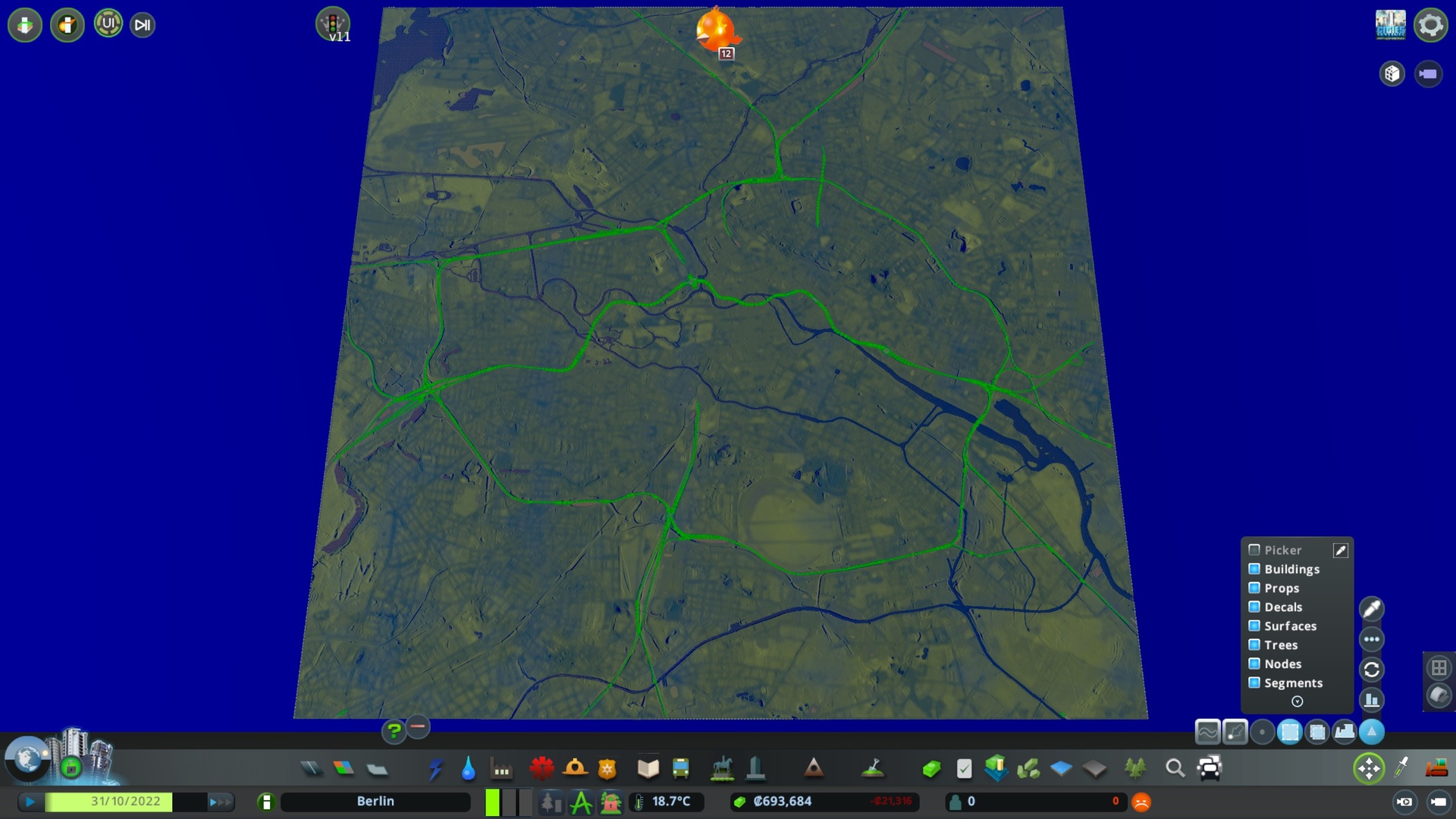The height and width of the screenshot is (819, 1456).
Task: Select the Landscaping shovel tool
Action: [x=874, y=768]
